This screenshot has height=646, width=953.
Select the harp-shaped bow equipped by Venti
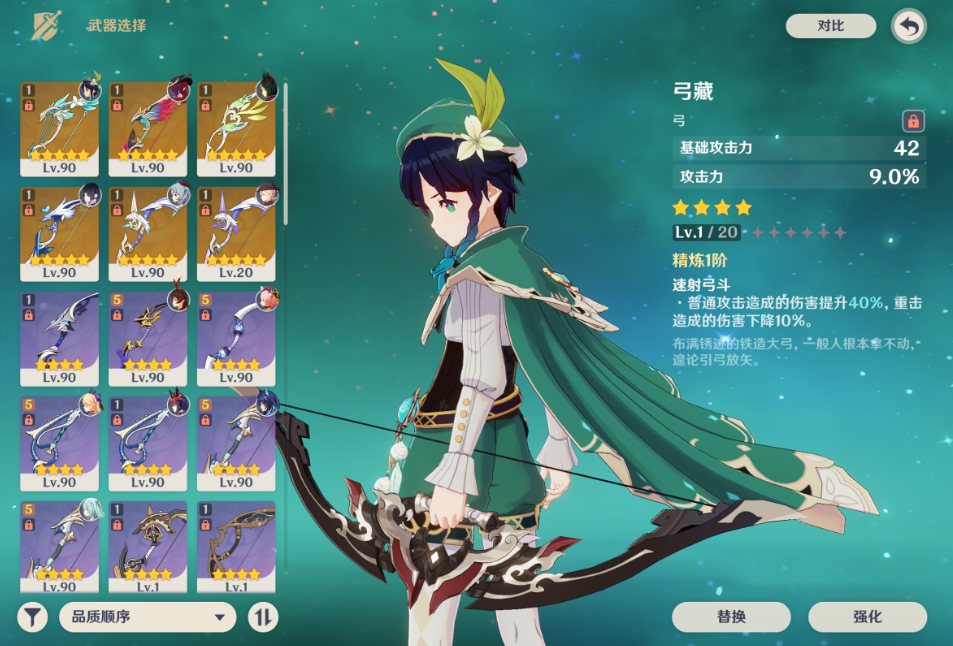[x=59, y=128]
